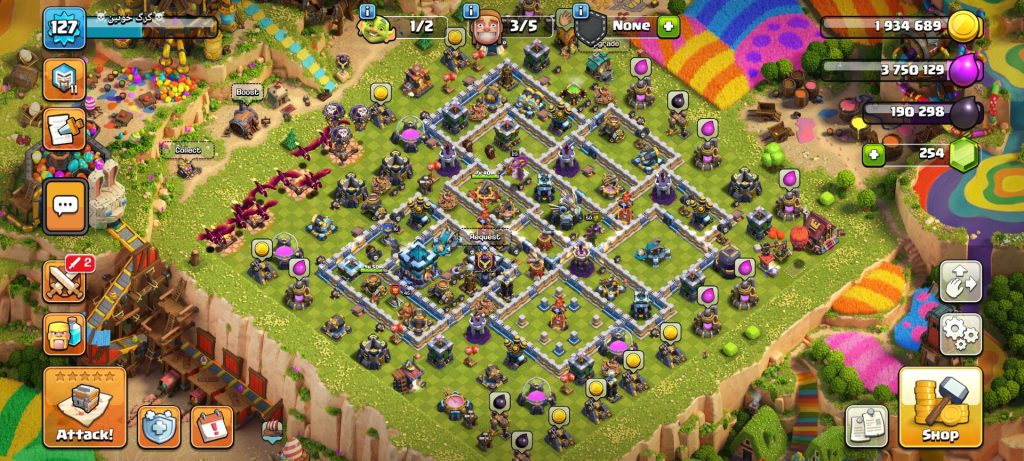Show info for the goblin builder 1/2
The image size is (1024, 461).
pyautogui.click(x=367, y=11)
